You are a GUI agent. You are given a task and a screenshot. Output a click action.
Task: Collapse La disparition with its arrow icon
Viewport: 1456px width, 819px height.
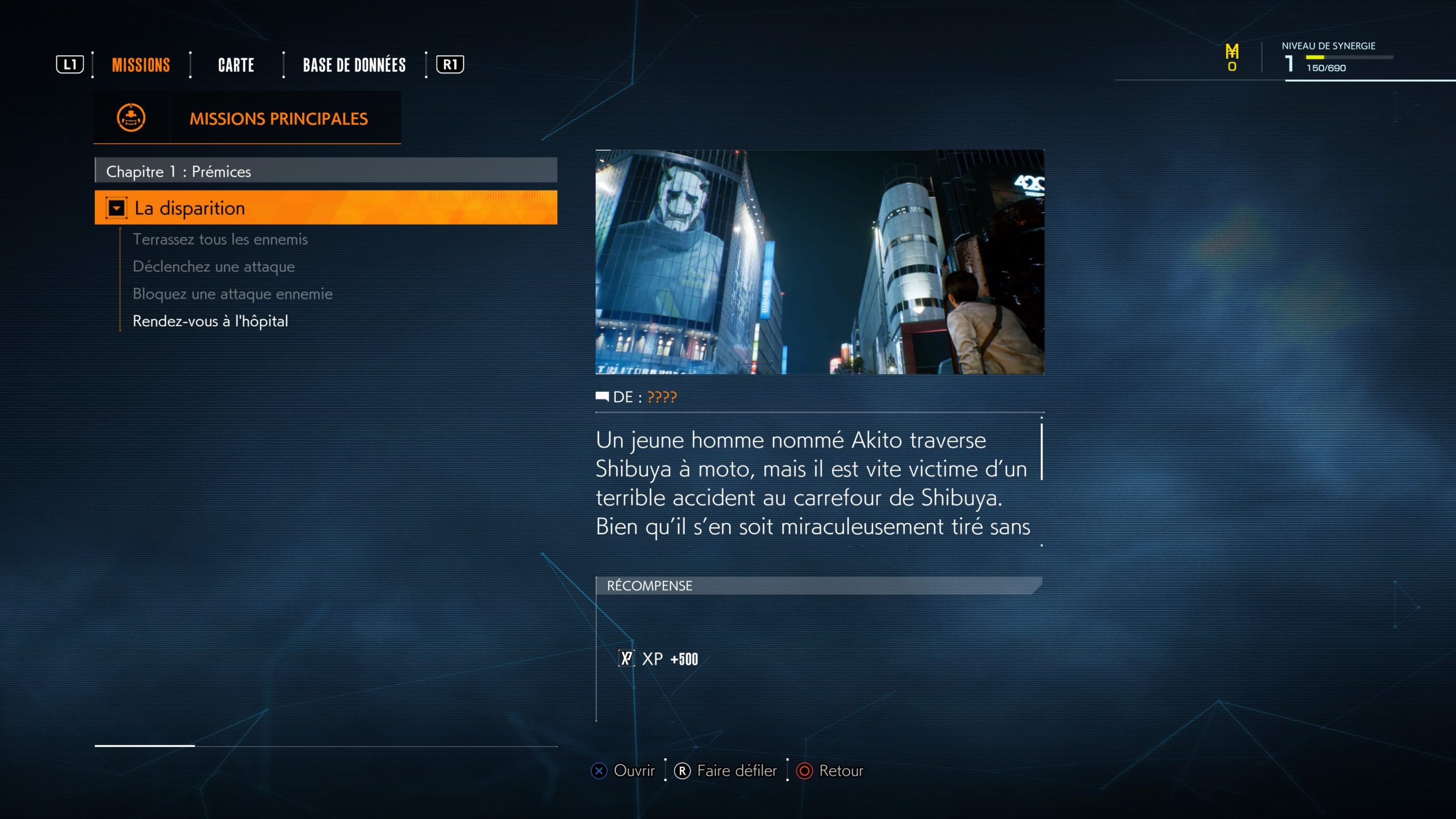click(x=117, y=209)
